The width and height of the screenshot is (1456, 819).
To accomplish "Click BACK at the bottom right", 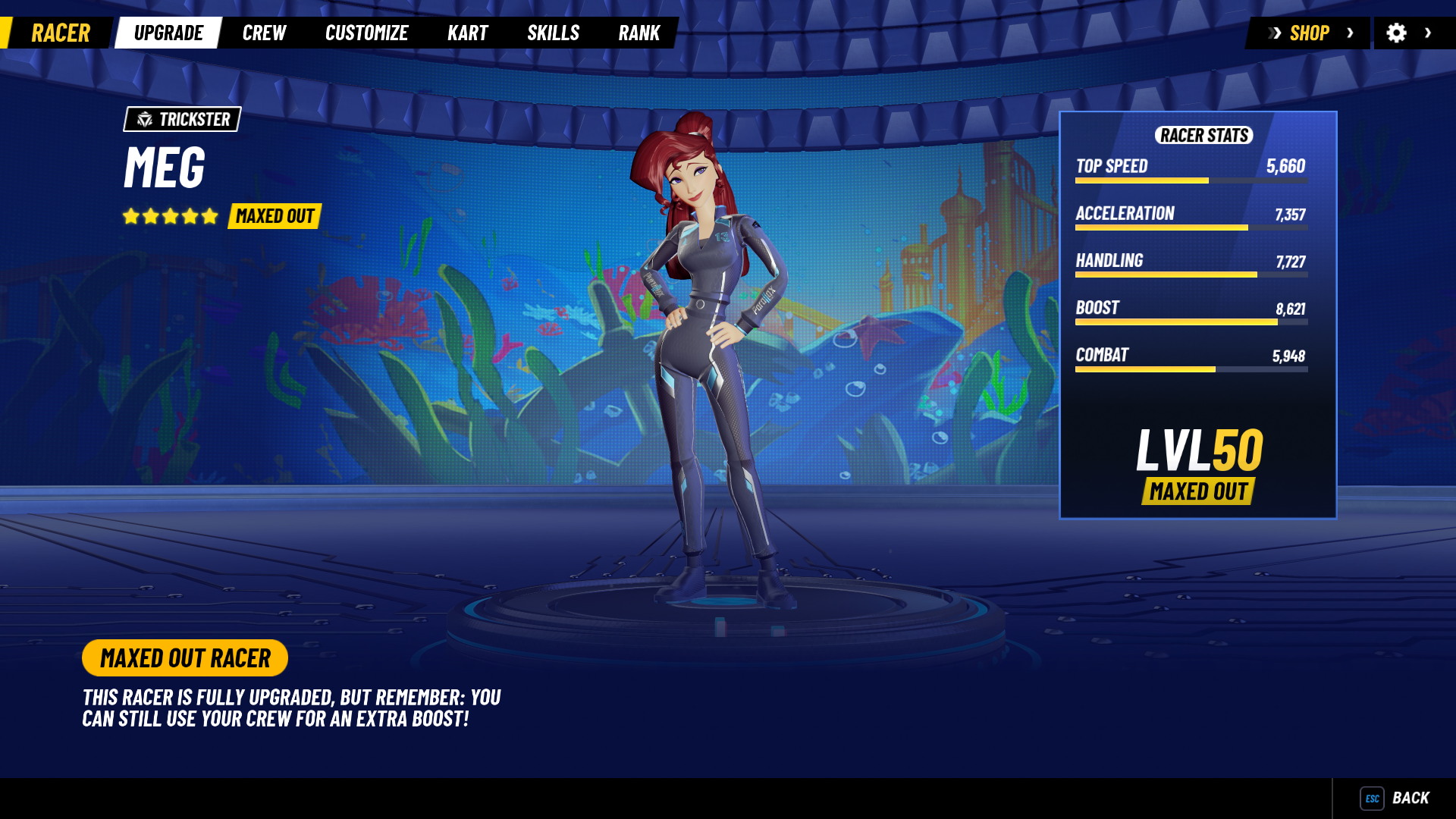I will coord(1412,798).
